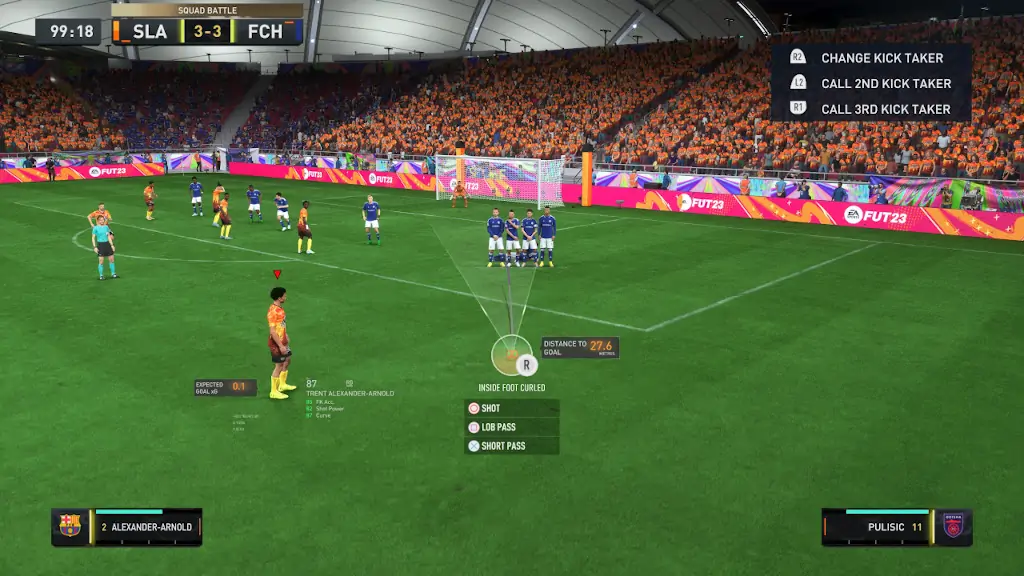Click the Pulisic player panel

(896, 527)
